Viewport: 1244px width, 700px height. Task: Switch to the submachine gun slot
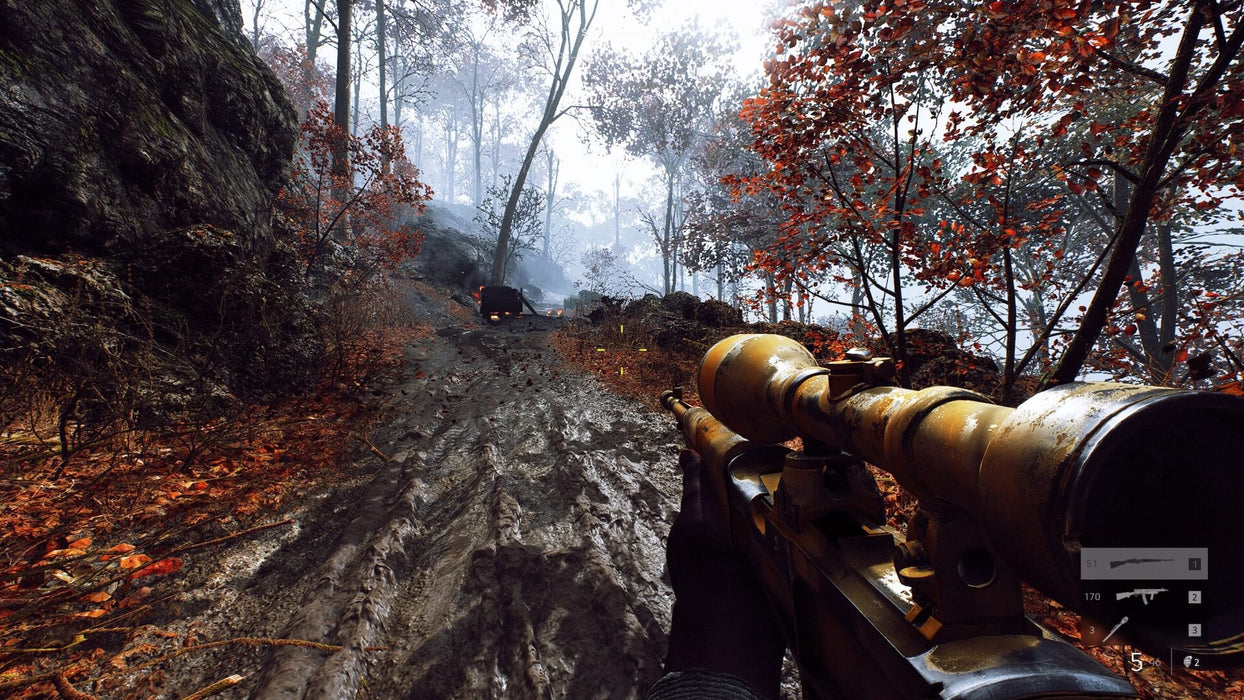(1141, 596)
